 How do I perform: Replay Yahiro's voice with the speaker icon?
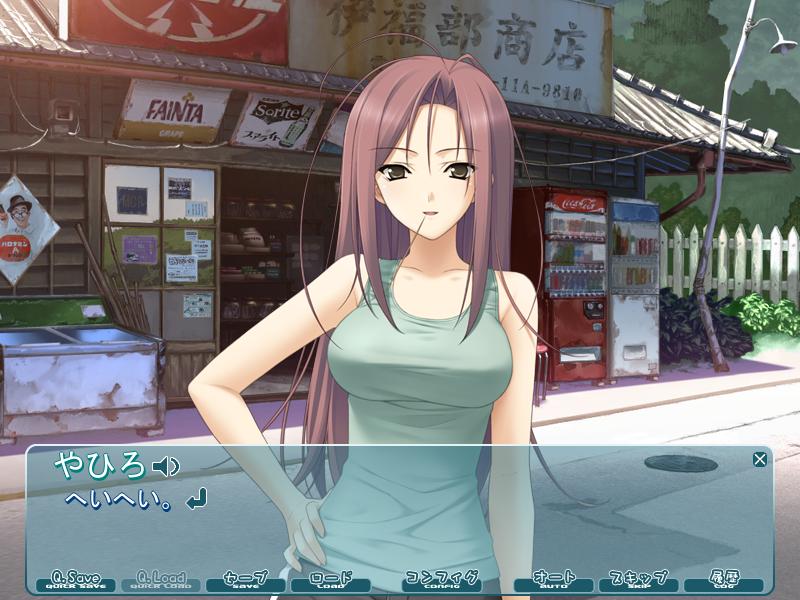[165, 466]
